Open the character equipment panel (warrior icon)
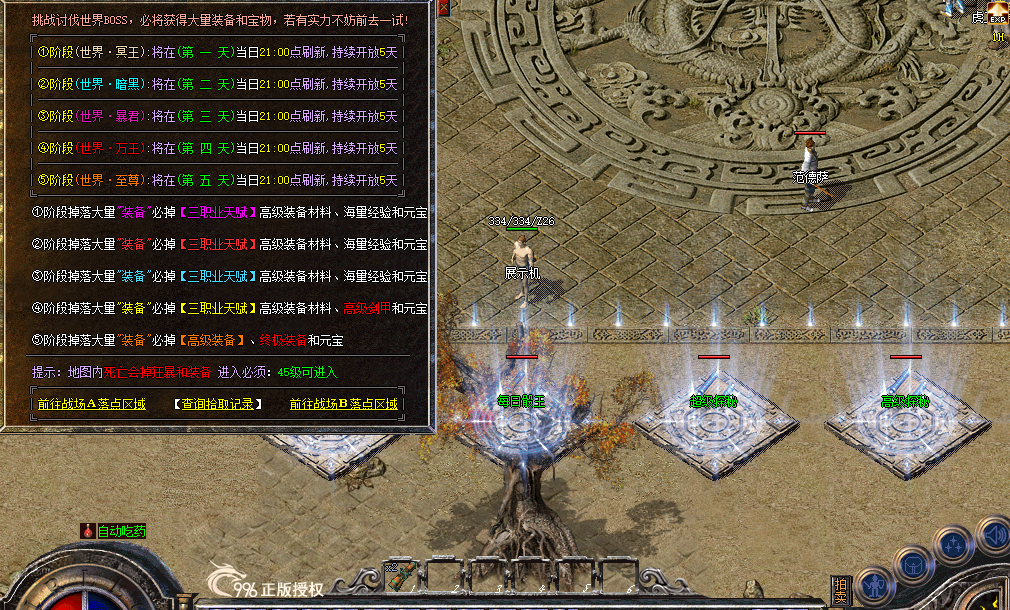The image size is (1010, 610). (x=875, y=583)
